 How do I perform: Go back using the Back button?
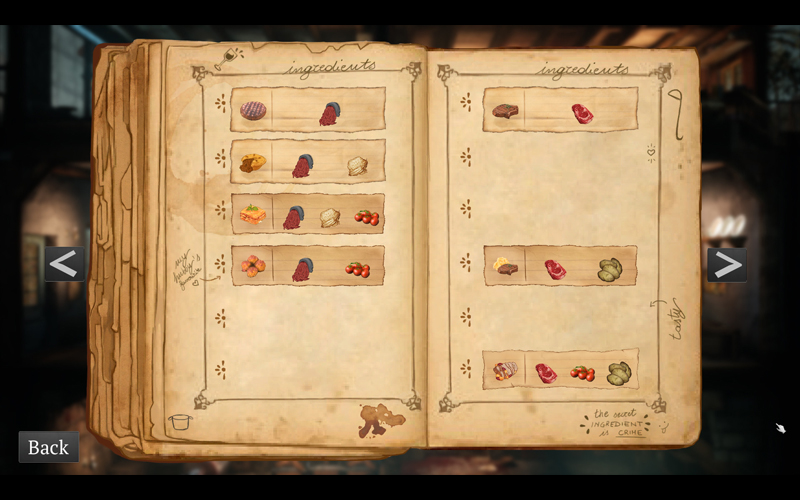pos(48,447)
